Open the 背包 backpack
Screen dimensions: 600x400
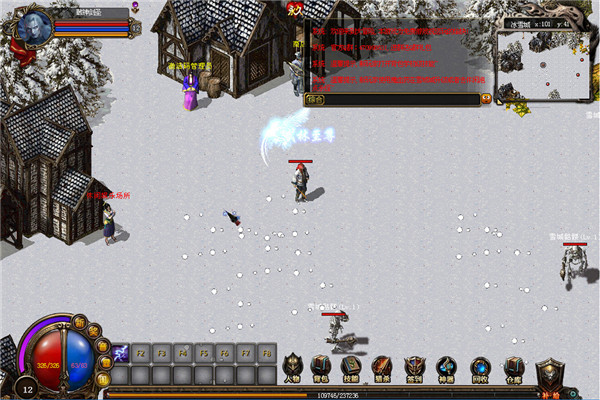pyautogui.click(x=321, y=366)
